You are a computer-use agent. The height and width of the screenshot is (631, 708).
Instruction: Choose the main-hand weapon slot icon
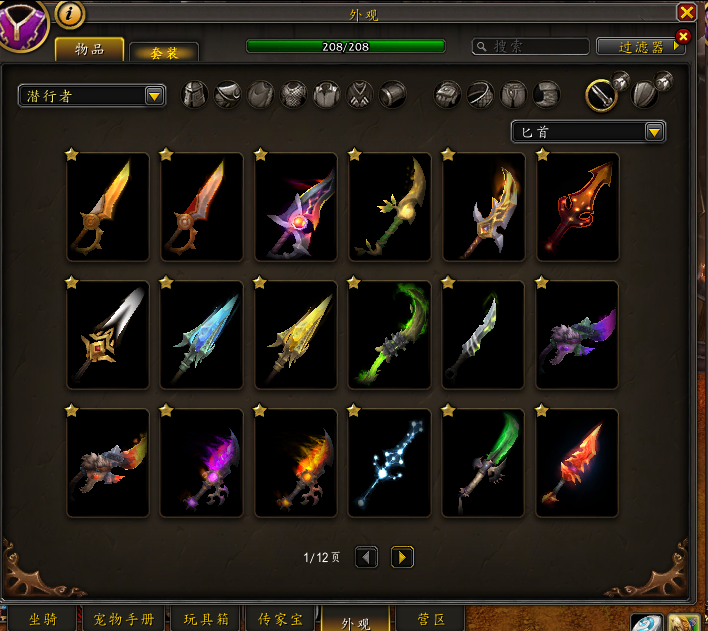(601, 94)
